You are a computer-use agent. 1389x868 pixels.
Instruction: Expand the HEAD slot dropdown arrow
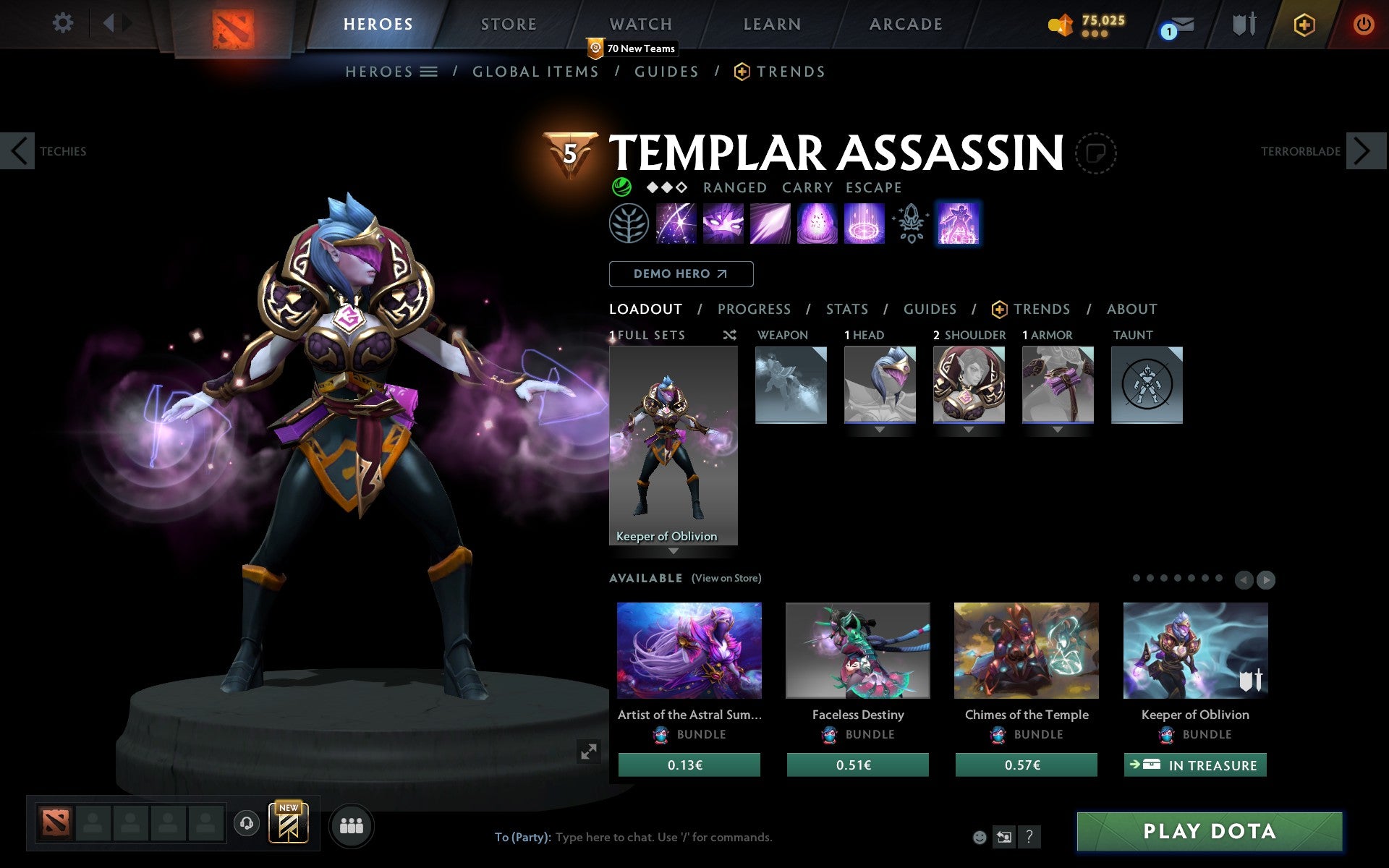tap(879, 428)
